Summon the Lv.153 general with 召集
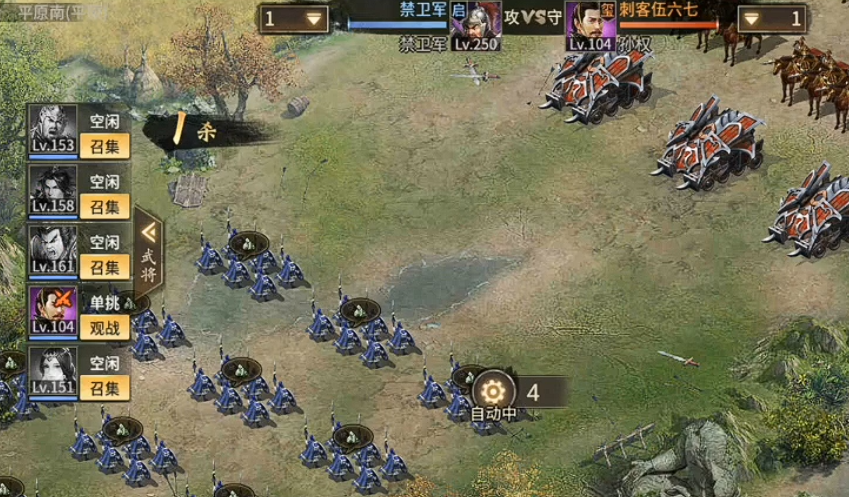Viewport: 849px width, 497px height. pos(104,147)
